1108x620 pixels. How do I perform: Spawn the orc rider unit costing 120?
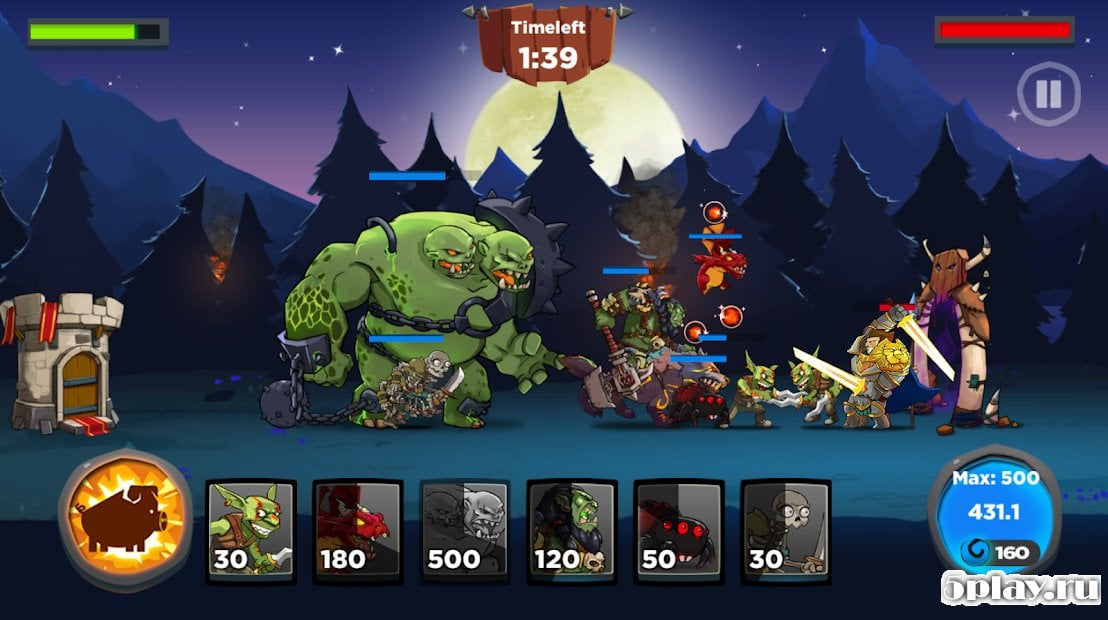(572, 531)
